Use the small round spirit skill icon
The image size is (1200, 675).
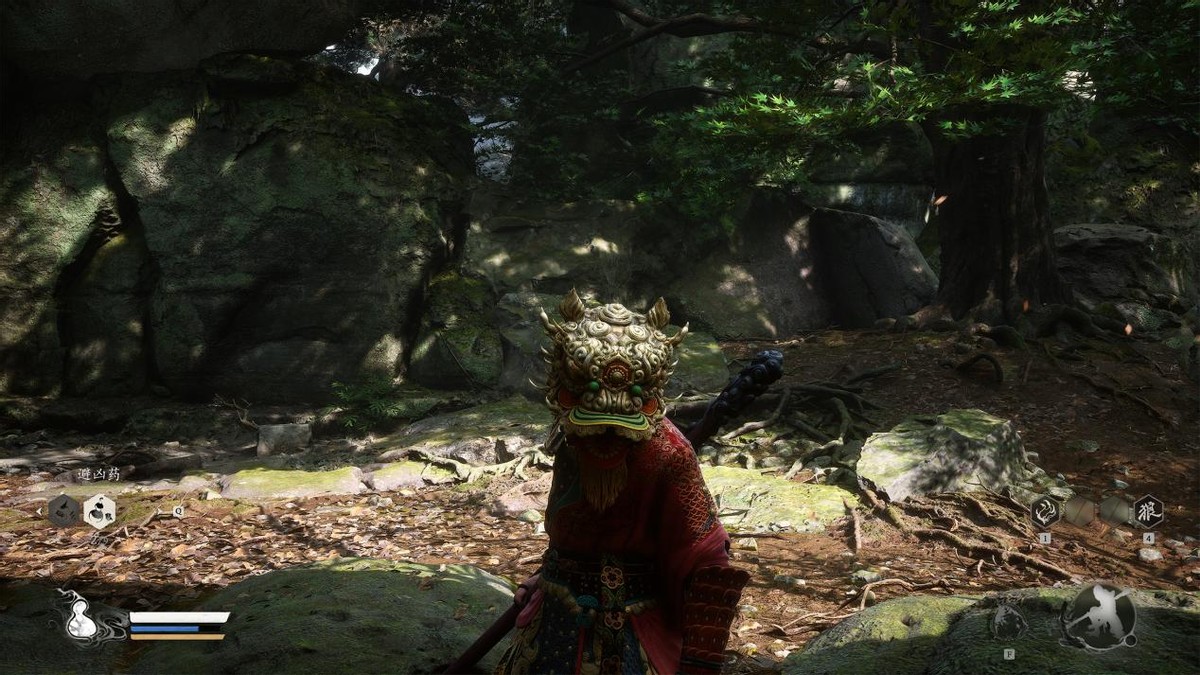click(1007, 621)
